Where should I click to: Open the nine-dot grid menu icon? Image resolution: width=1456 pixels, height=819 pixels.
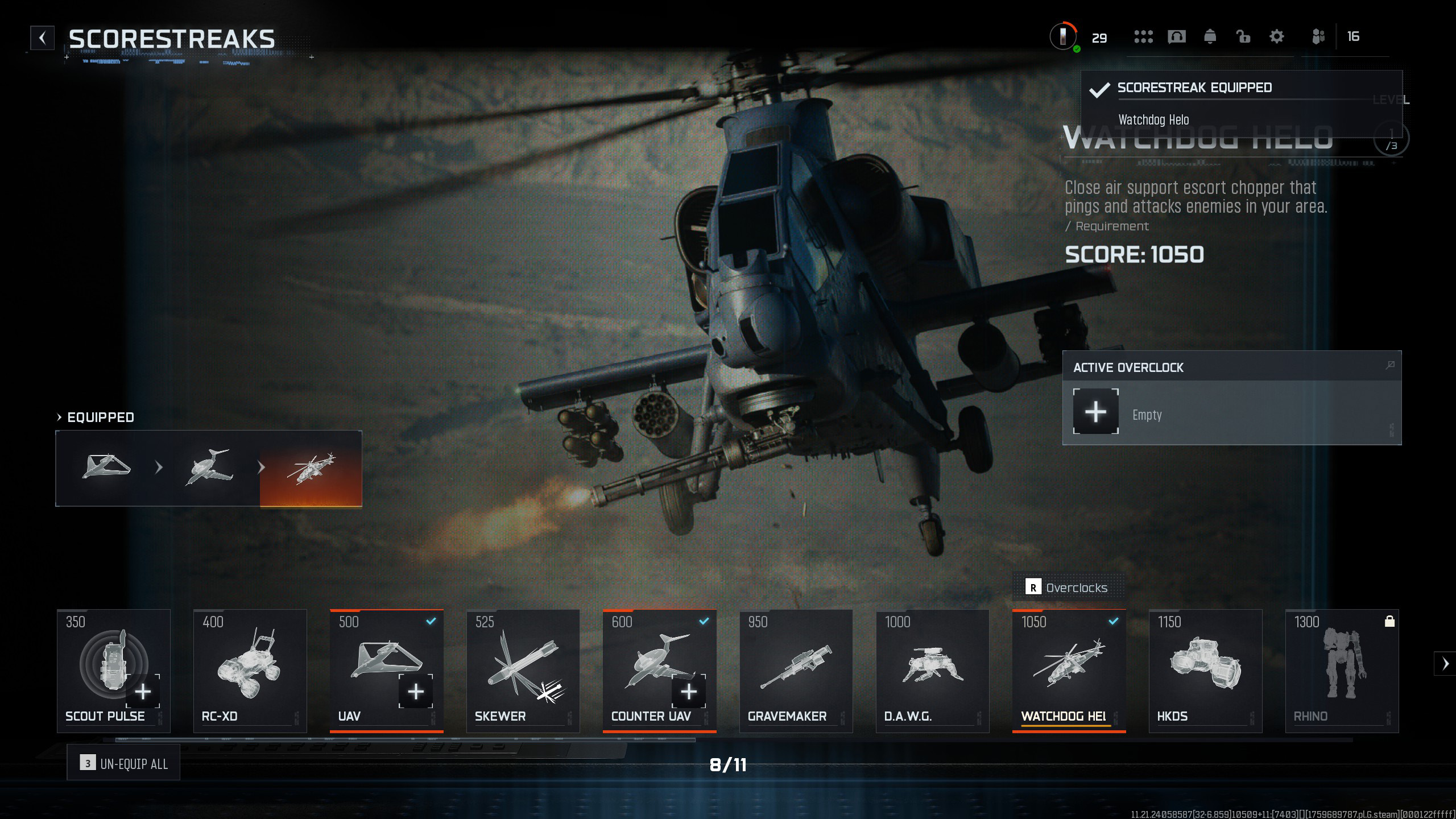pyautogui.click(x=1143, y=37)
